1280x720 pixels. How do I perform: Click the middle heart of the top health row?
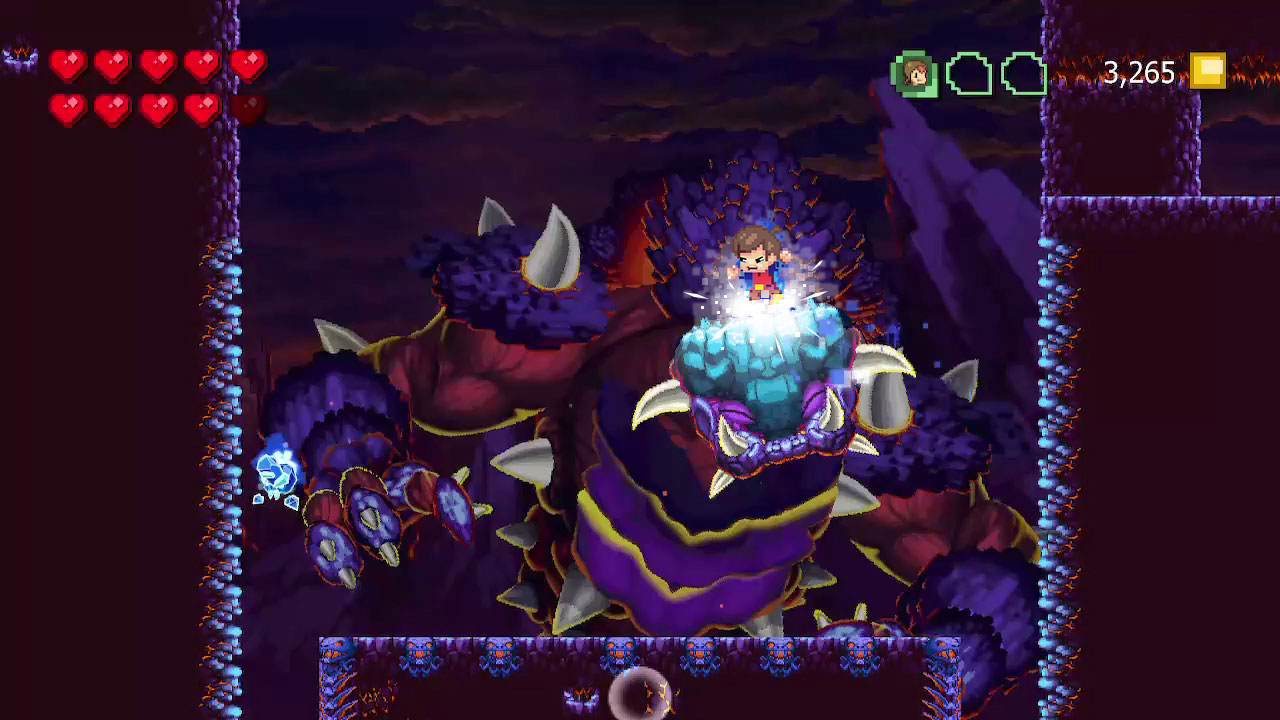tap(158, 62)
